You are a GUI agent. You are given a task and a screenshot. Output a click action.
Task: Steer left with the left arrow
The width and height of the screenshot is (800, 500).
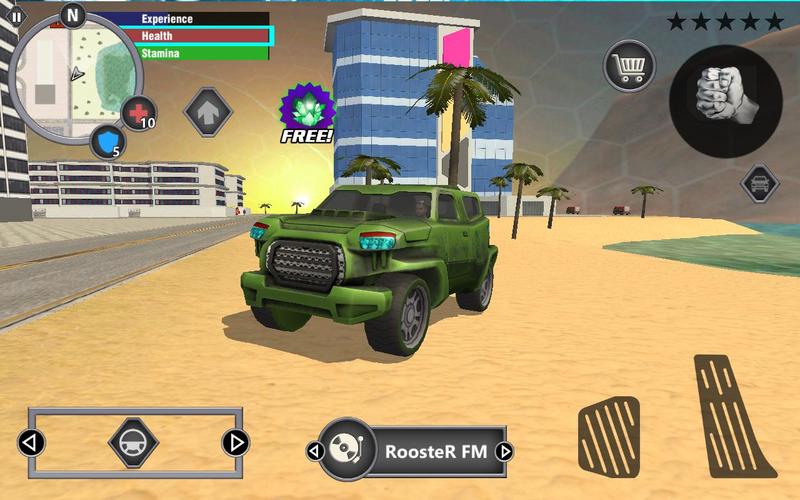(x=32, y=442)
